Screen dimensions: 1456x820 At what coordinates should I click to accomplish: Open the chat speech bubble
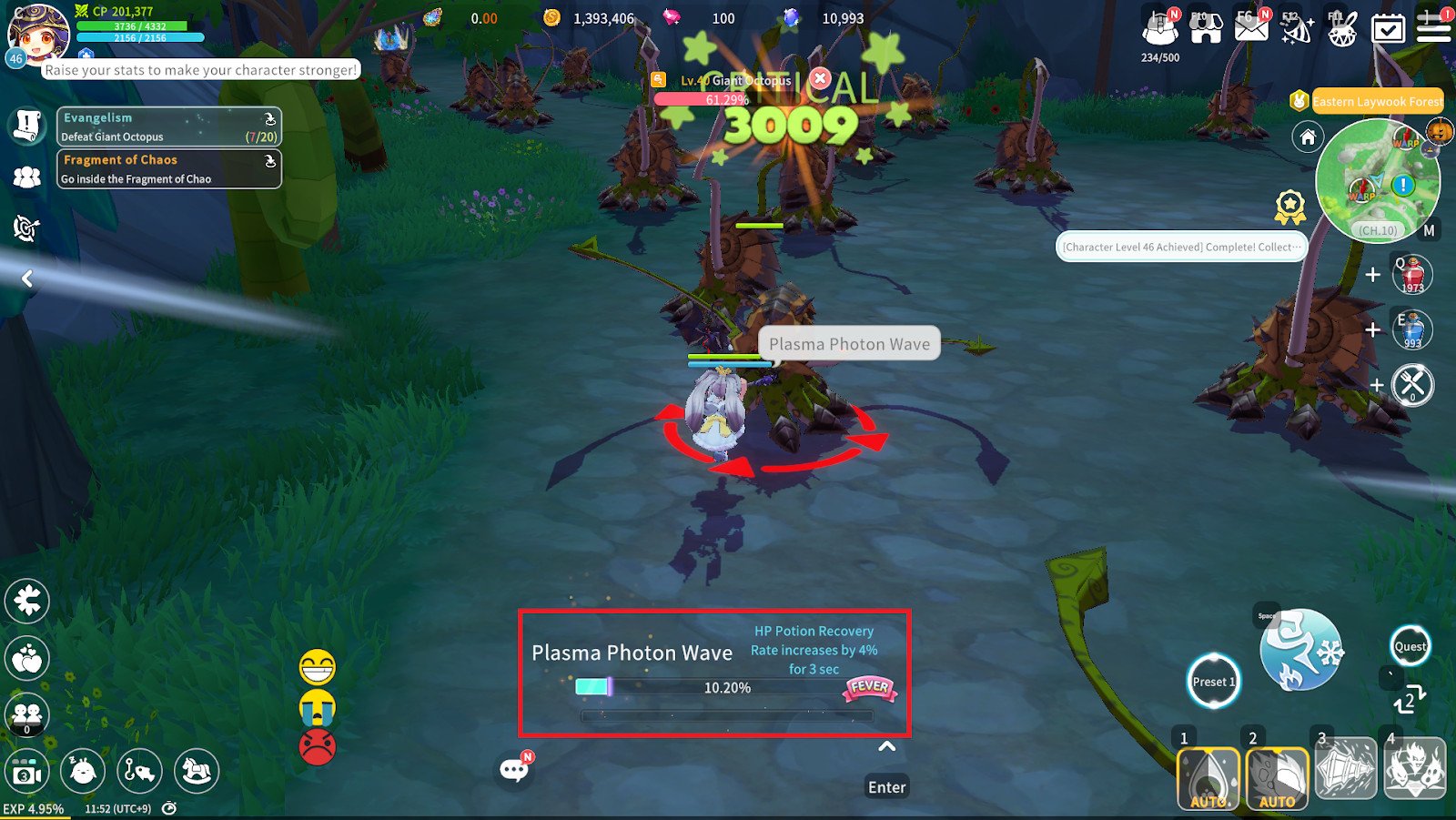[x=514, y=771]
